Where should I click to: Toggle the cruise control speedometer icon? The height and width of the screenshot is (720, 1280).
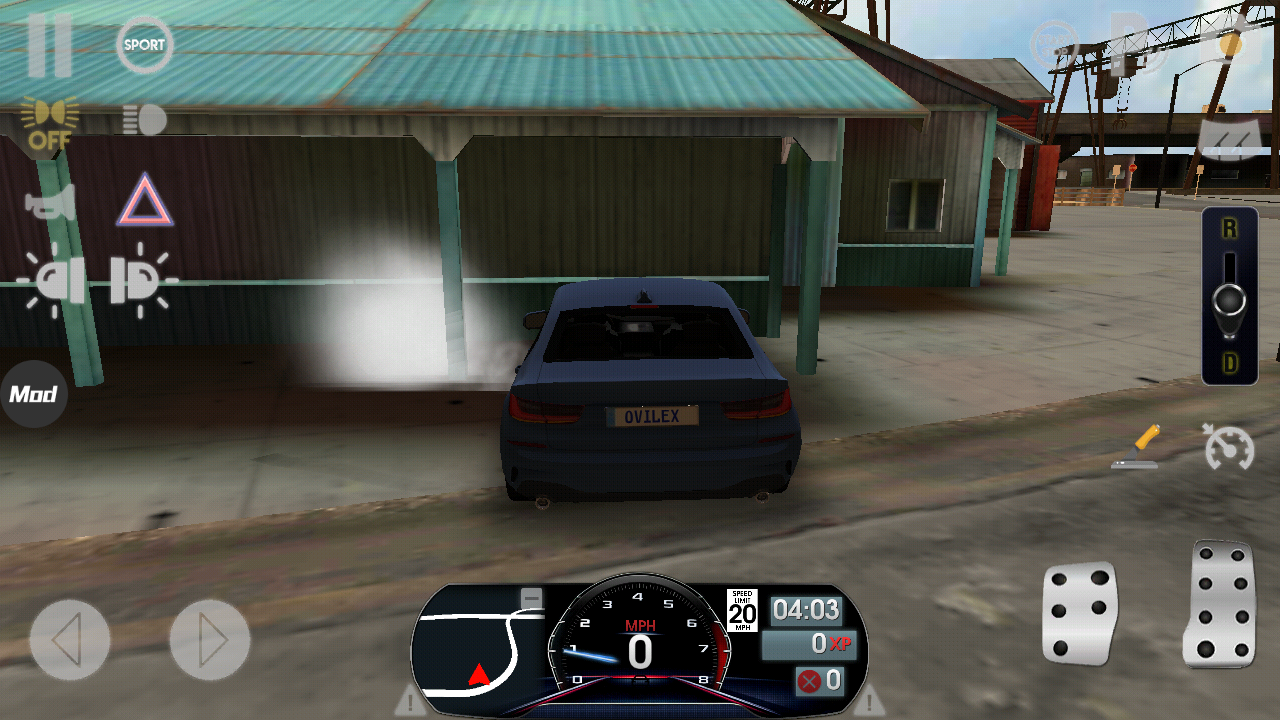pos(1229,447)
